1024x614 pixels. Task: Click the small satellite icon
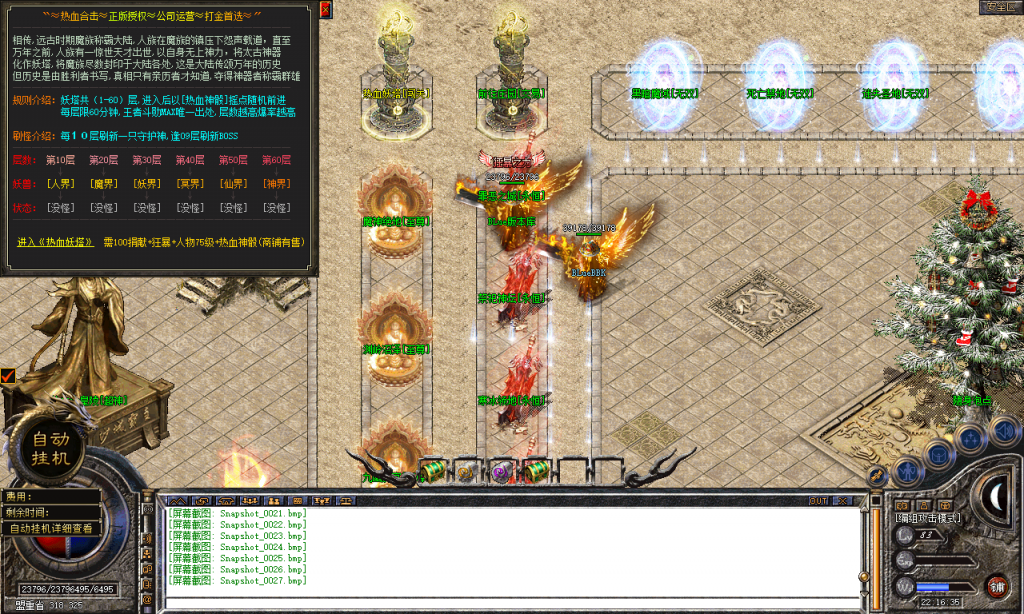tap(877, 476)
